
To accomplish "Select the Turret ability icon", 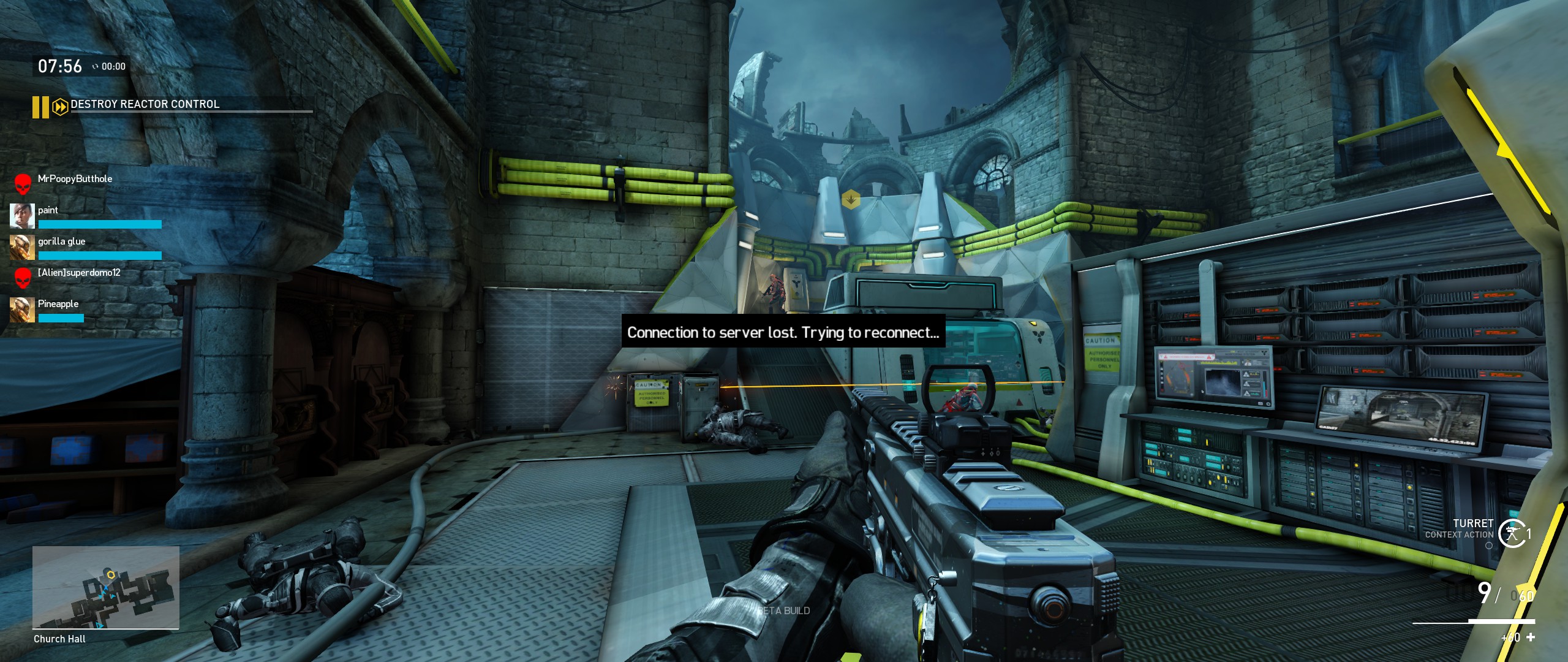I will (x=1512, y=533).
